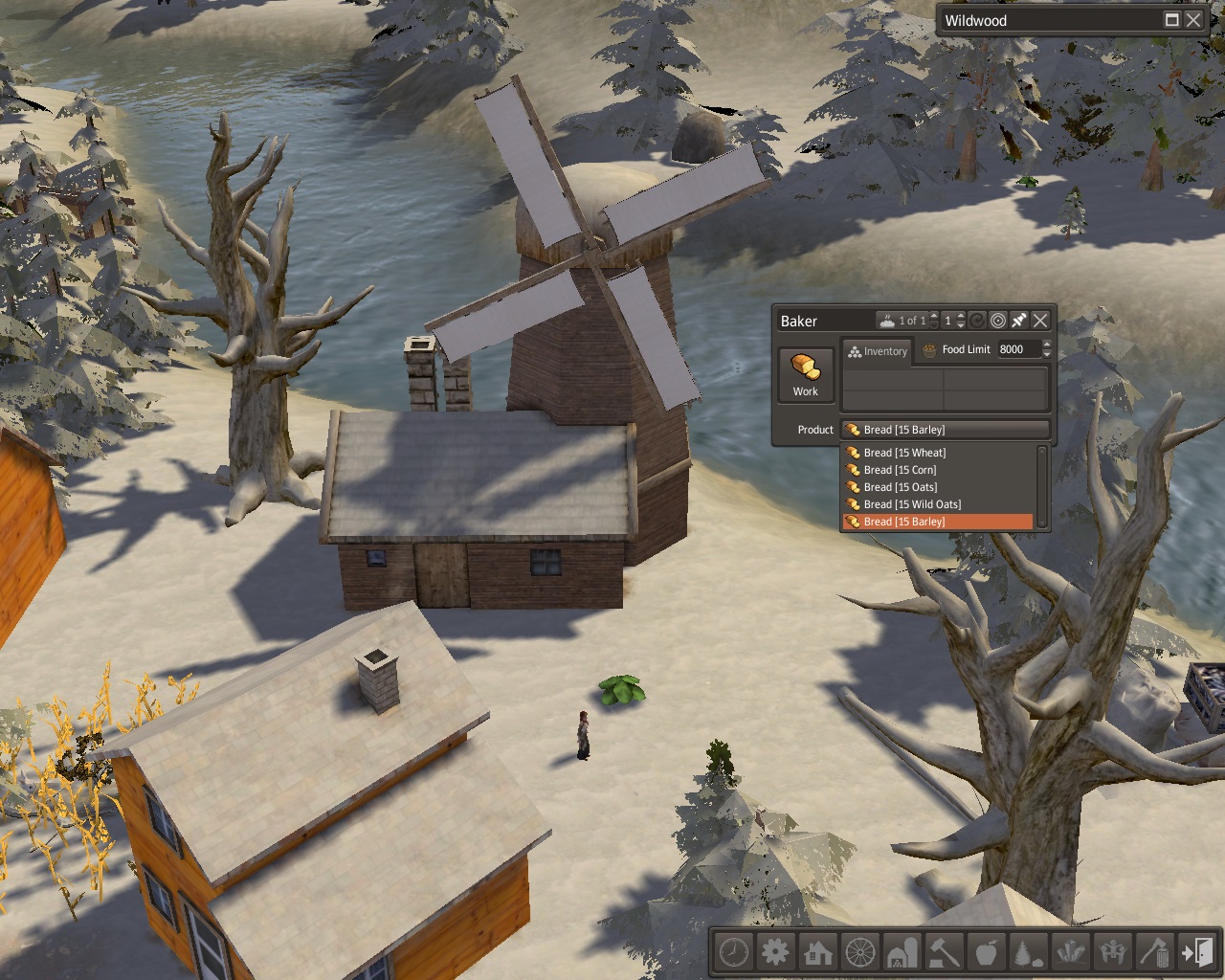Open the axe and log removal tools
This screenshot has width=1225, height=980.
[x=1154, y=952]
